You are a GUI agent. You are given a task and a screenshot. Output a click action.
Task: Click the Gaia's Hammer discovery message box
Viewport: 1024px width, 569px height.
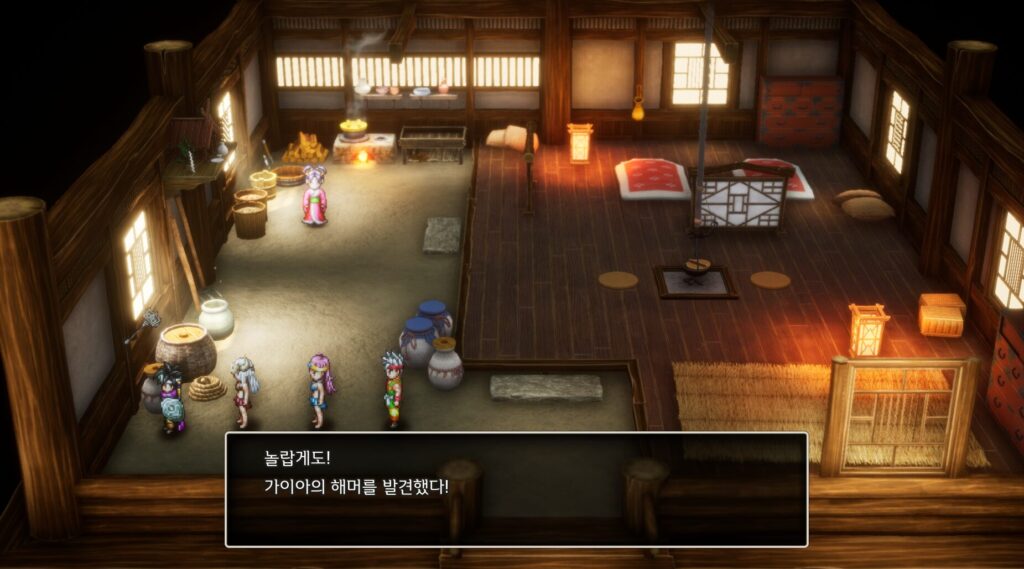(x=516, y=489)
